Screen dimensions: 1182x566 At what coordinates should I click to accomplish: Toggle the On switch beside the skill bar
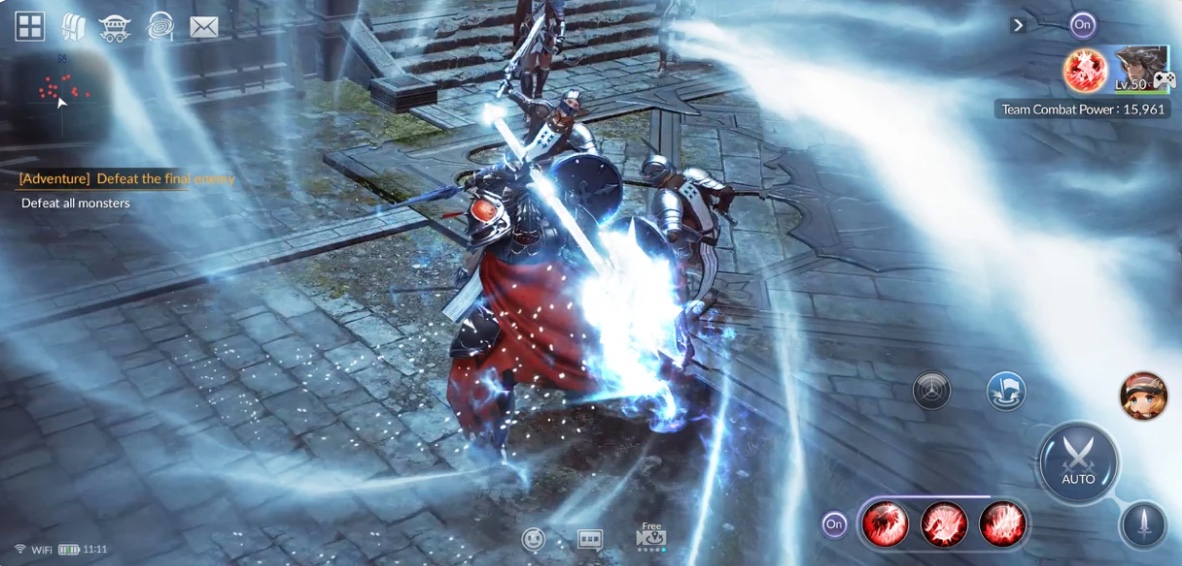(x=834, y=524)
